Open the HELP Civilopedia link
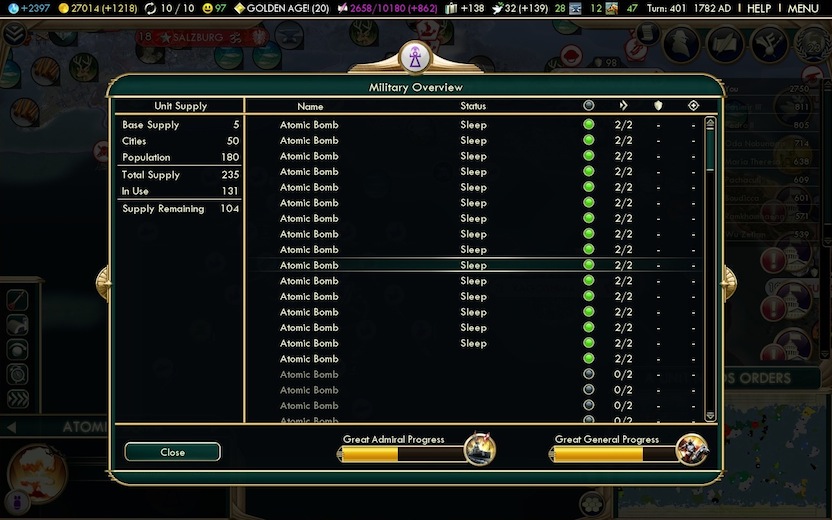This screenshot has height=520, width=832. coord(759,8)
